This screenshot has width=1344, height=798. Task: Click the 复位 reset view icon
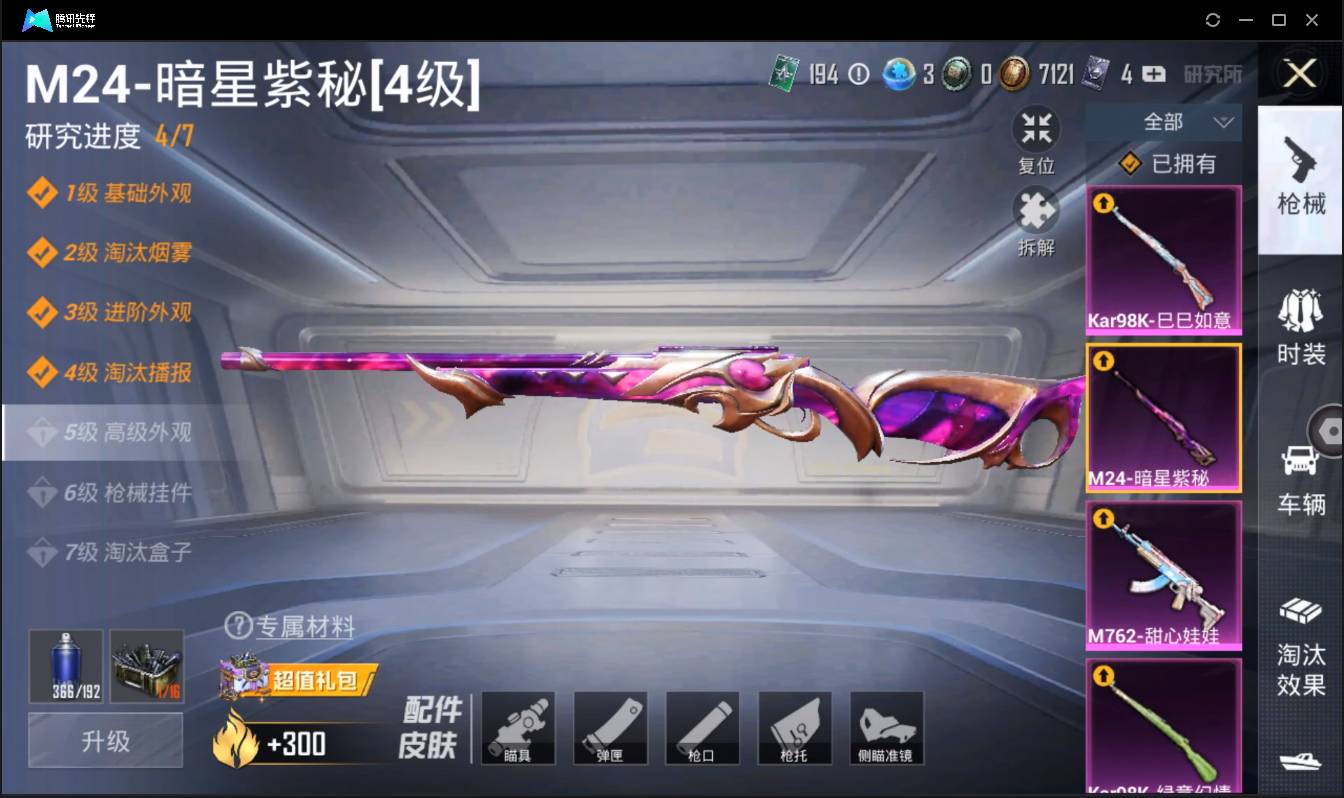1036,127
